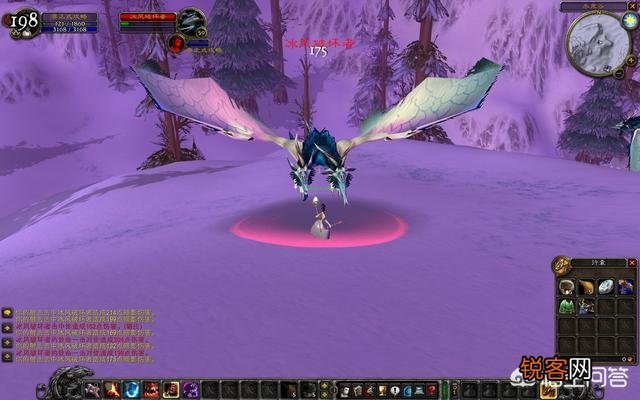640x400 pixels.
Task: Open the question mark help button
Action: tap(429, 389)
